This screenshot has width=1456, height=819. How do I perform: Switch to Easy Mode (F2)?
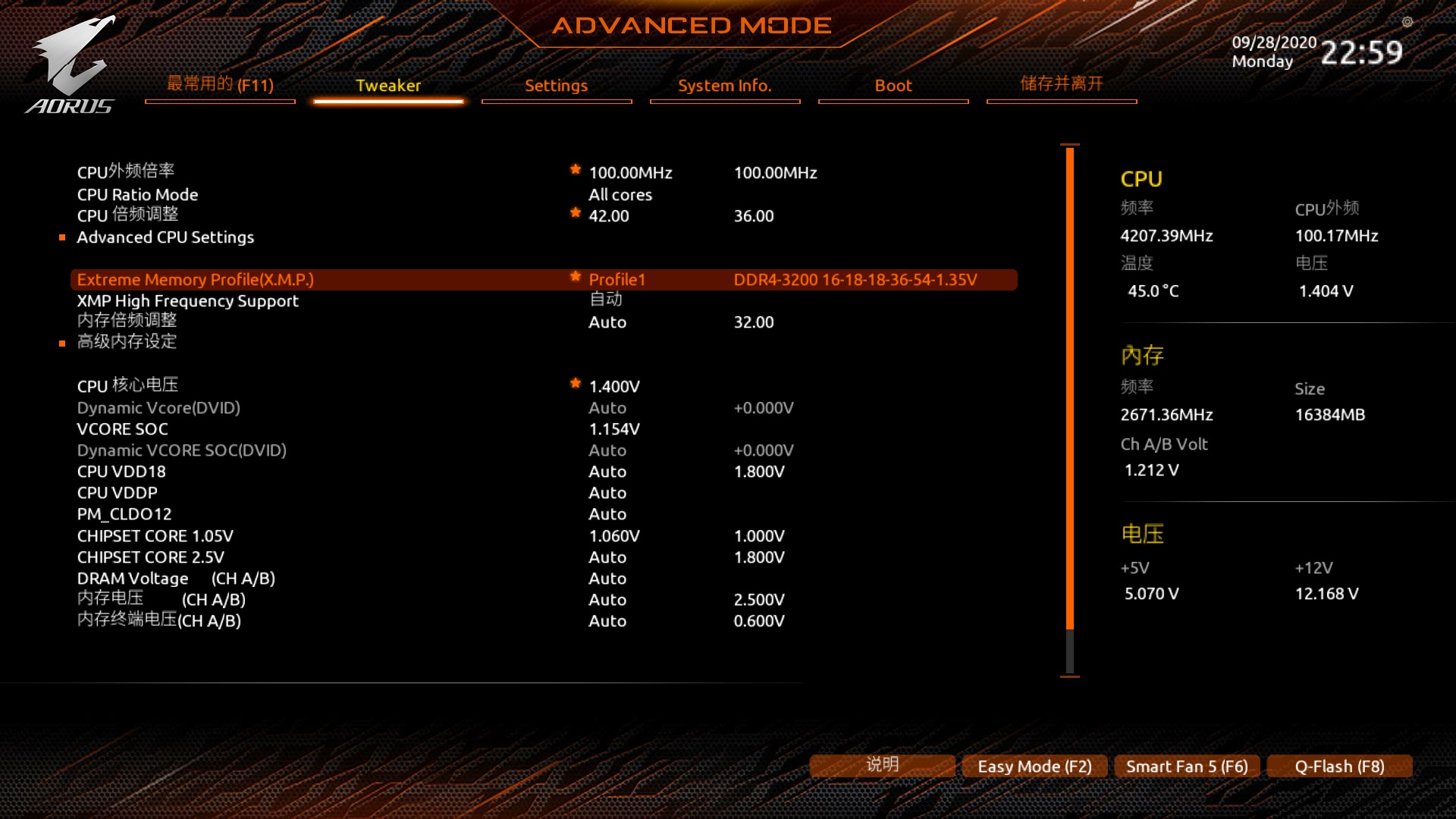(1034, 766)
